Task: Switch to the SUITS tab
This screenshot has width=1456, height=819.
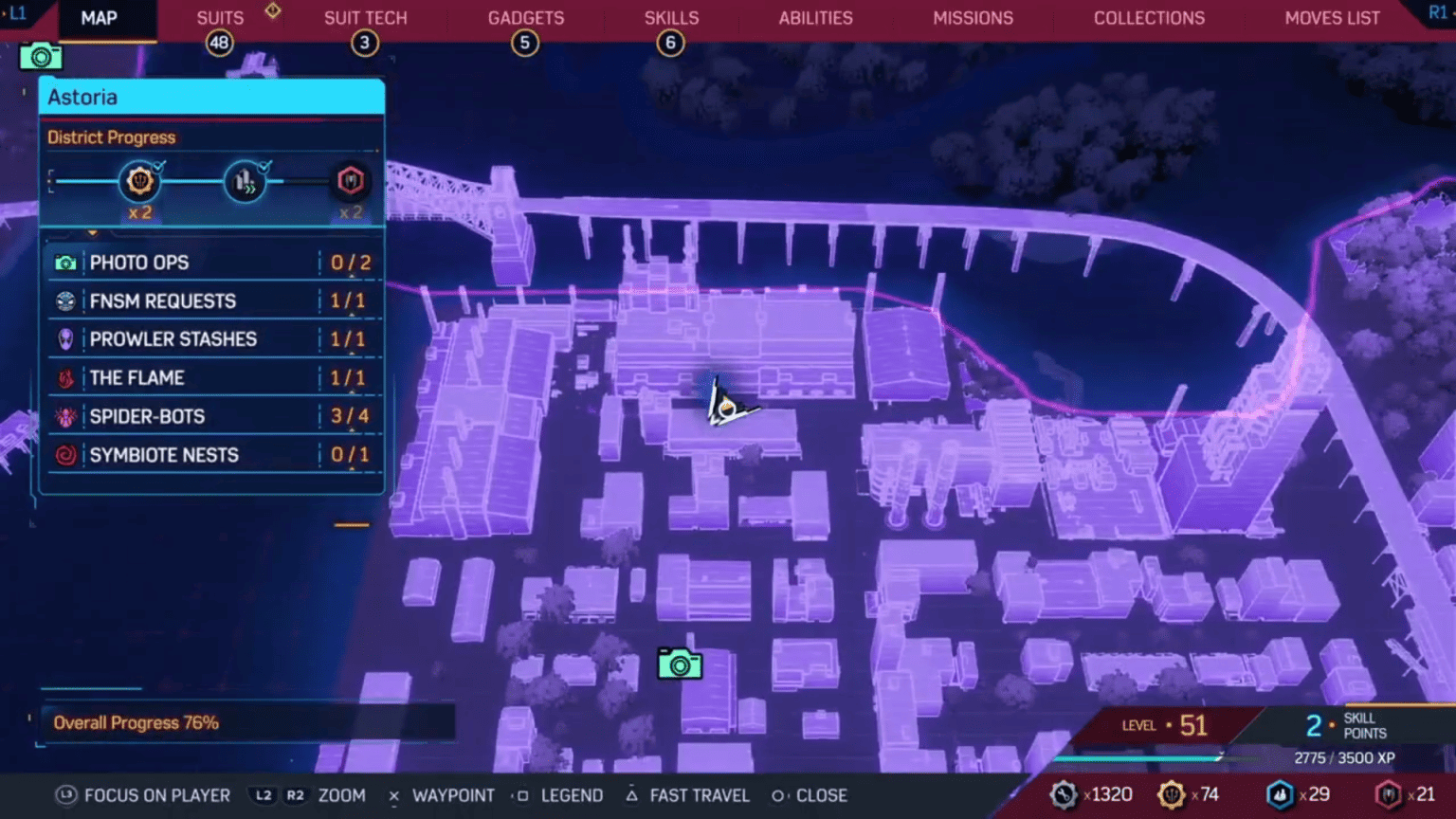Action: 219,17
